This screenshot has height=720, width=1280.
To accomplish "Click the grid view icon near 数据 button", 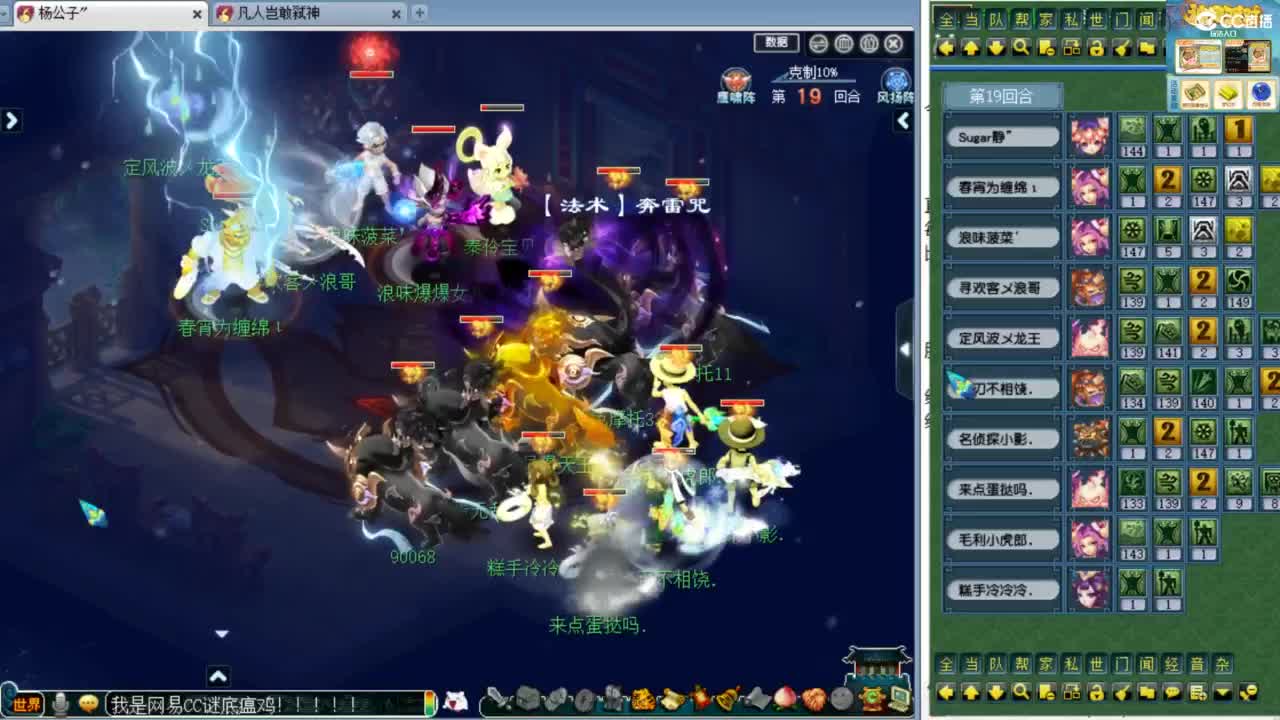I will (843, 44).
